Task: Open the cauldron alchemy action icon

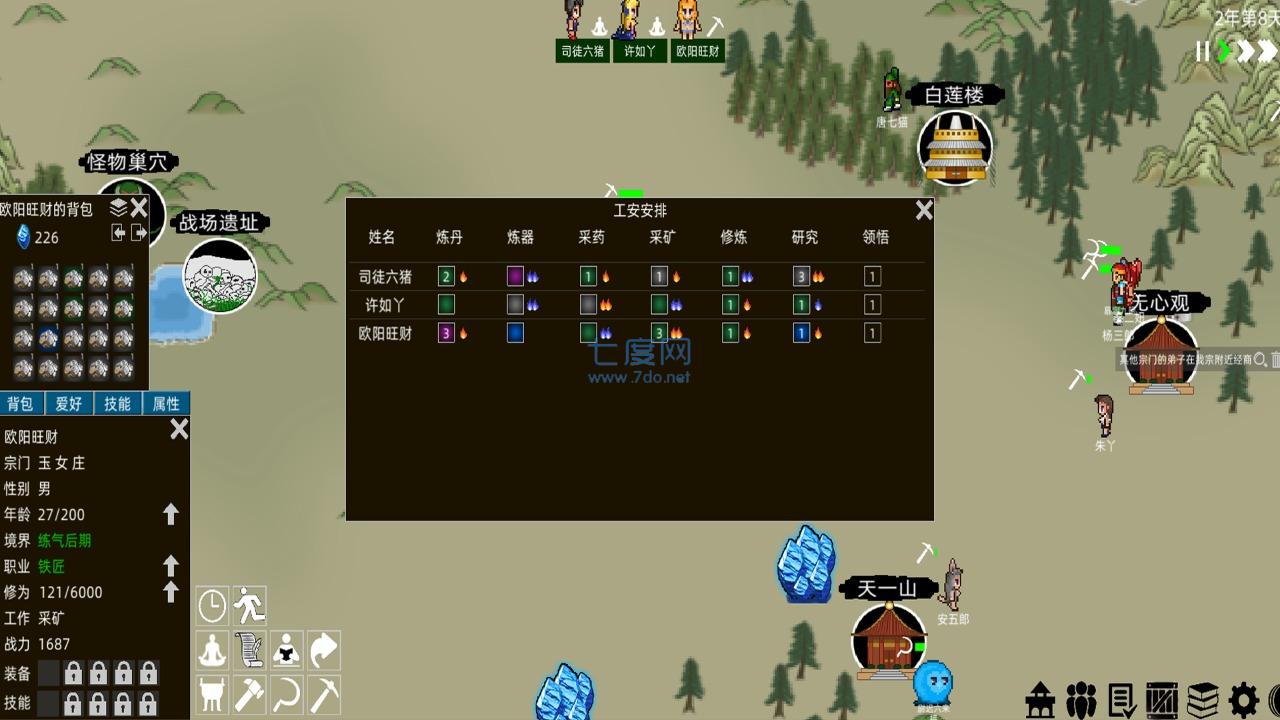Action: (211, 694)
